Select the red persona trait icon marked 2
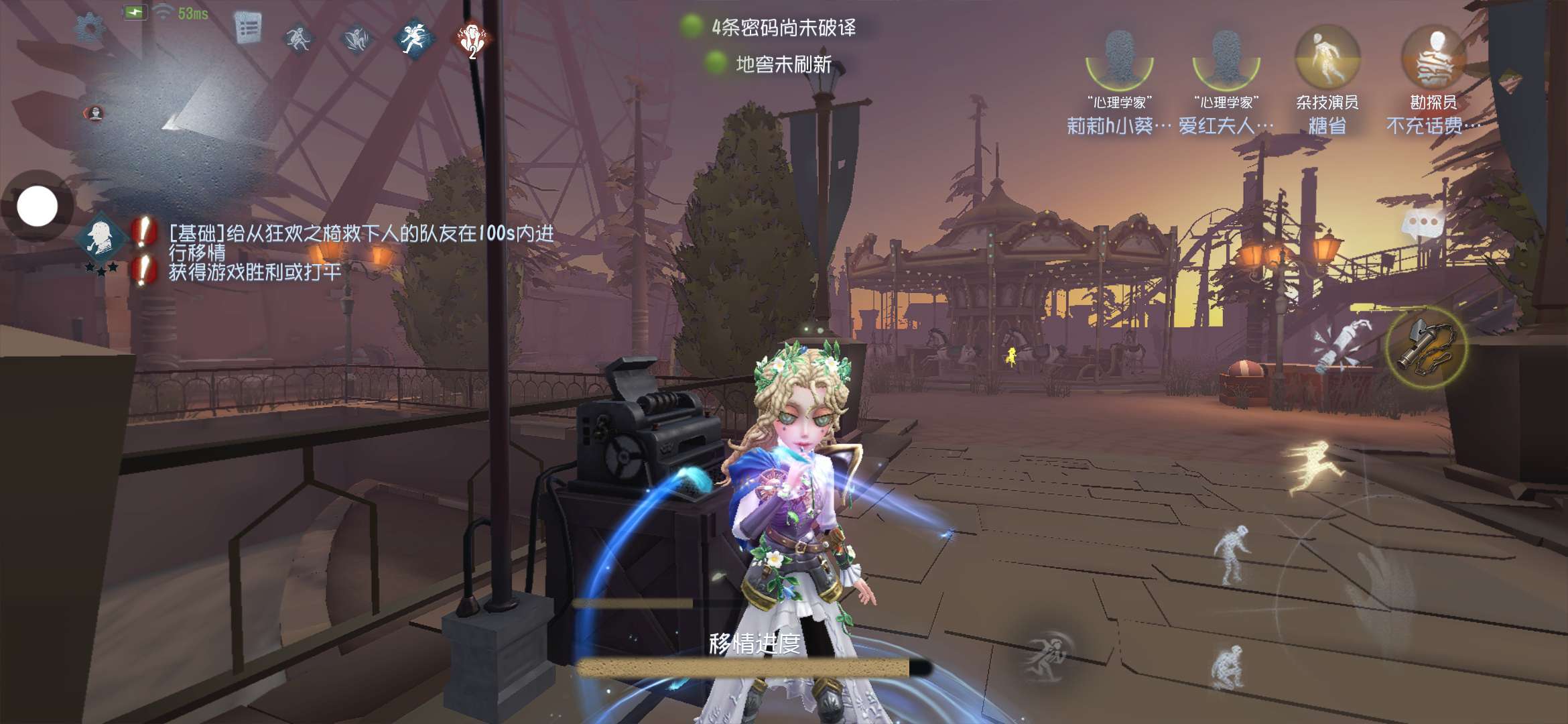 pos(472,39)
